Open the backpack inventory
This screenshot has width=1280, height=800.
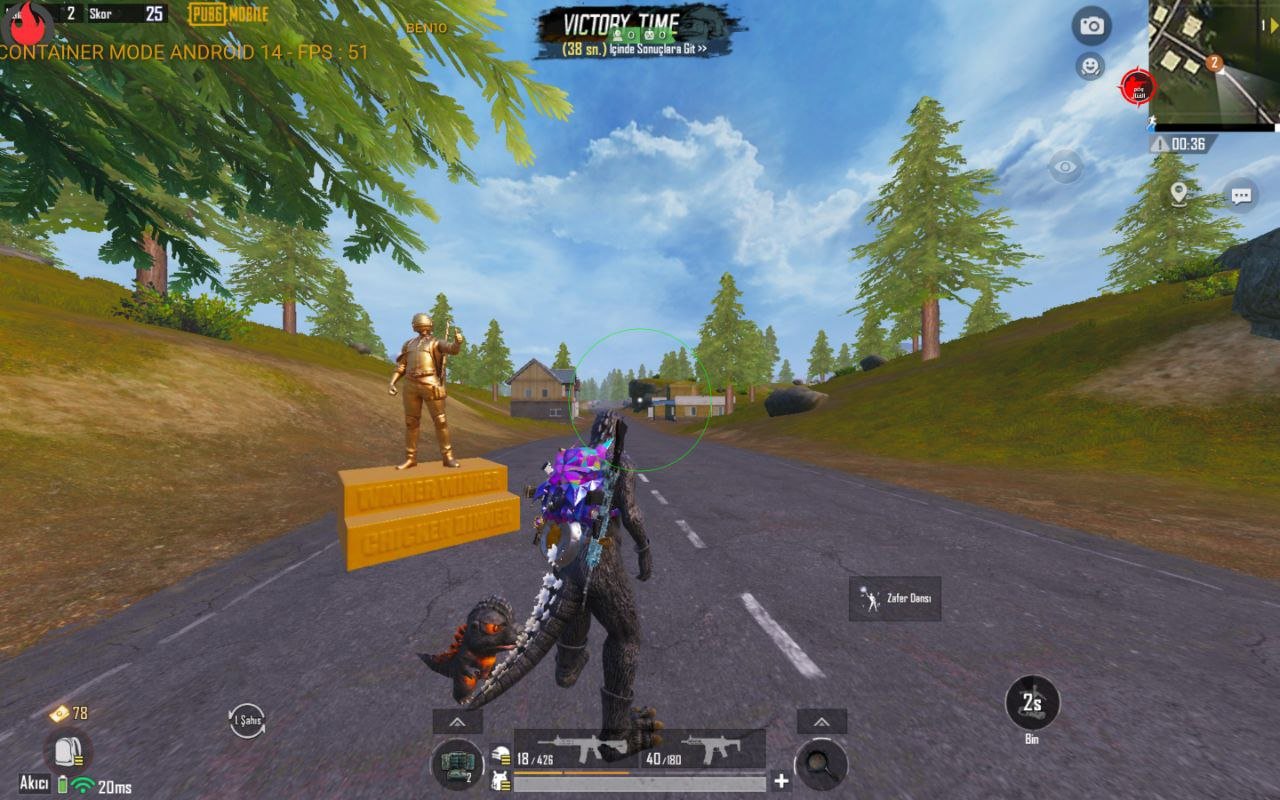click(x=67, y=751)
